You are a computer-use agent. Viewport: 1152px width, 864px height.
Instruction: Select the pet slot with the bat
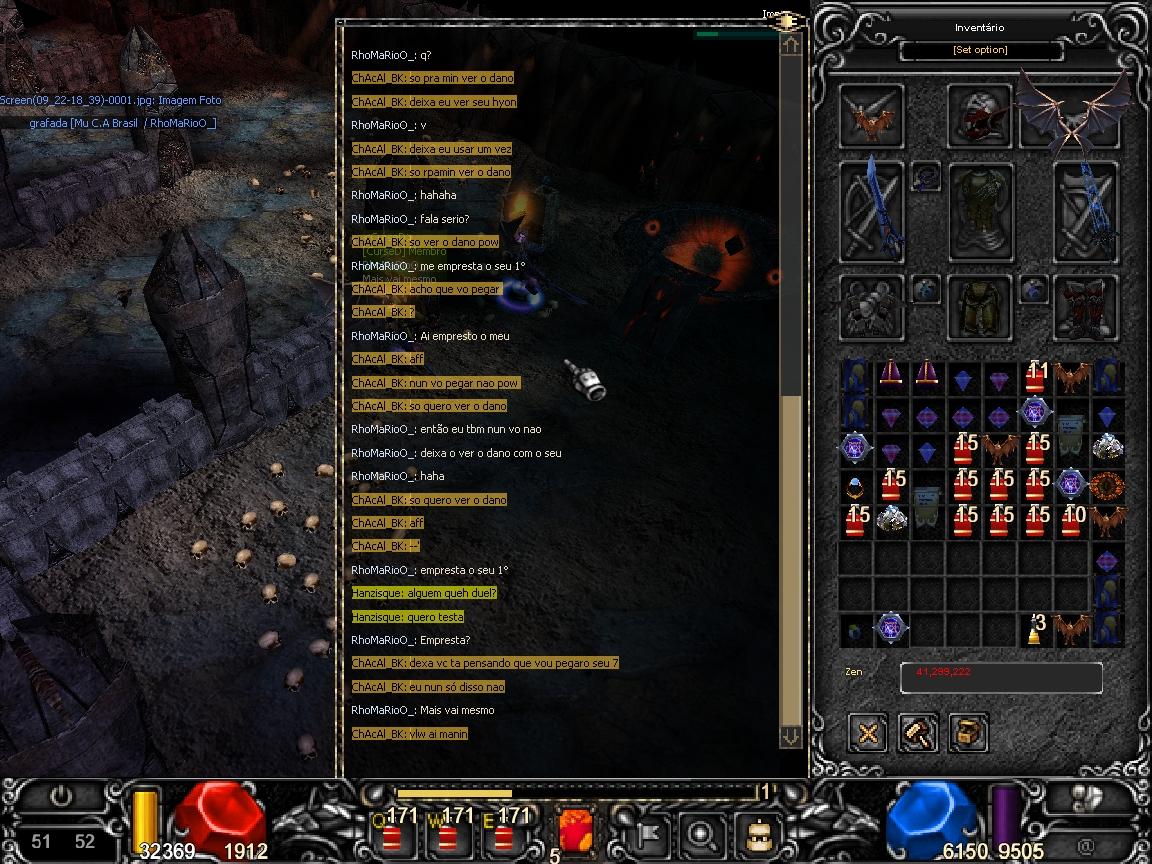(x=872, y=116)
